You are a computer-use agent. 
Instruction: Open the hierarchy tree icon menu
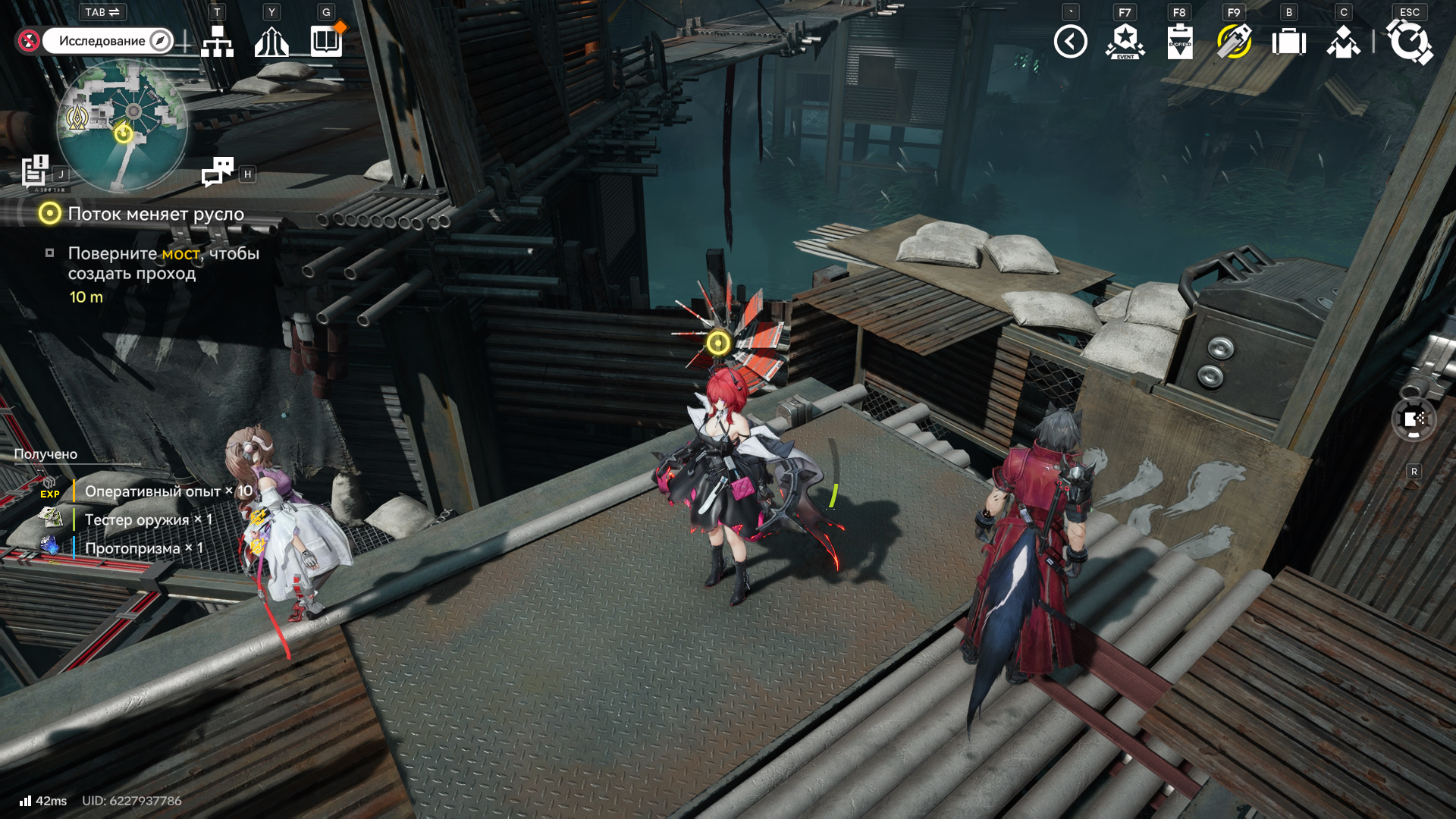pos(218,42)
